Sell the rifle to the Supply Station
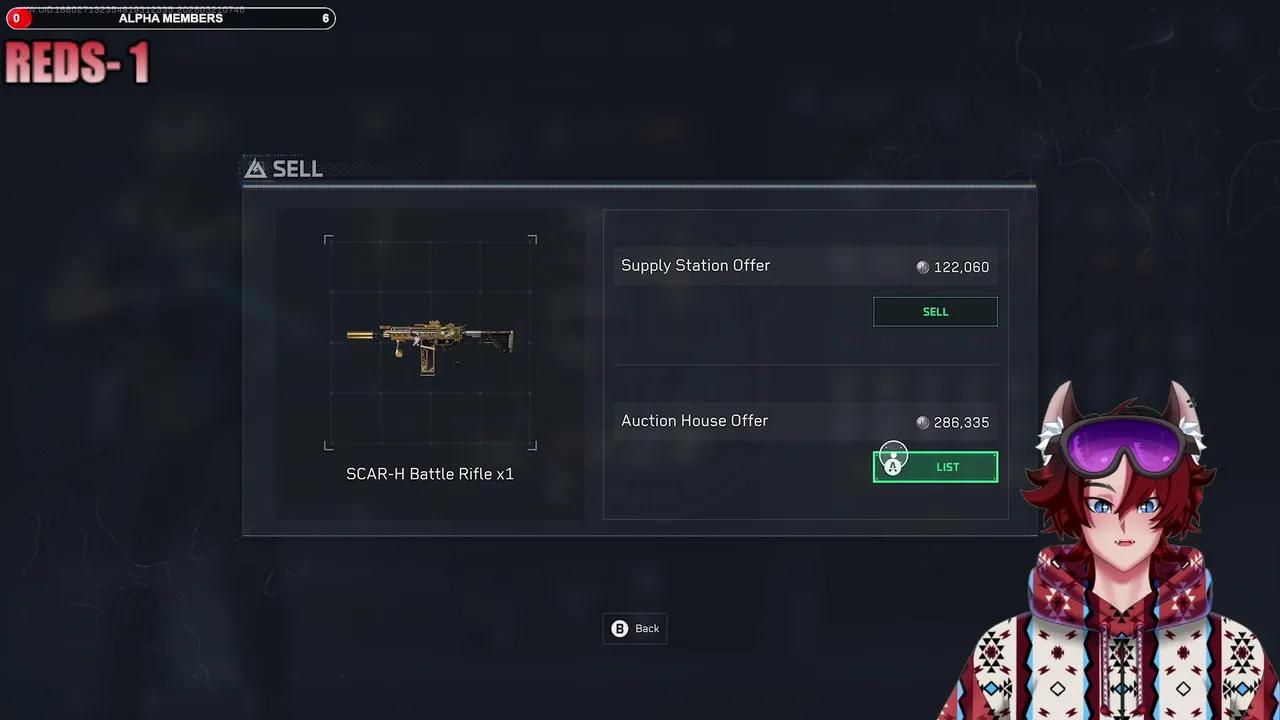This screenshot has width=1280, height=720. point(935,312)
